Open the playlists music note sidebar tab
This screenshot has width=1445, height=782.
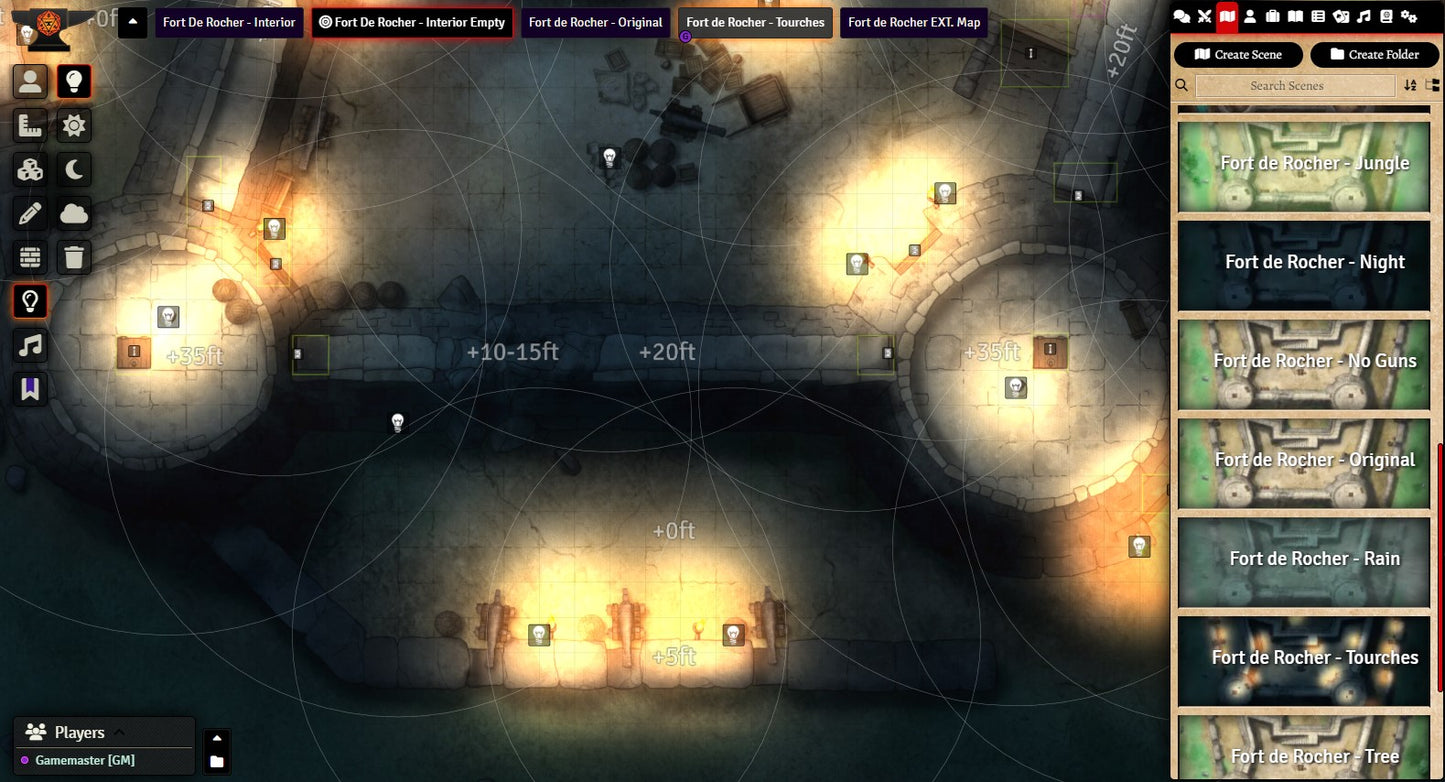[1363, 16]
